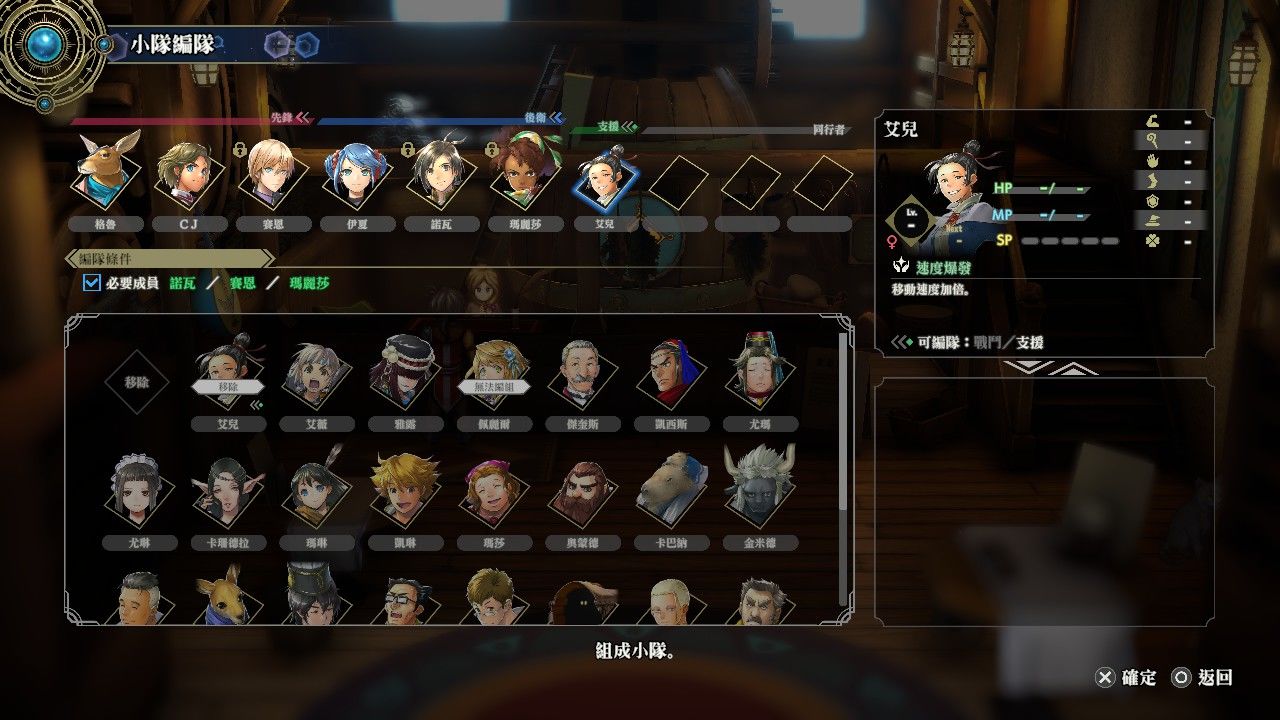Screen dimensions: 1280x720
Task: Choose CJ in the party lineup
Action: [x=188, y=175]
